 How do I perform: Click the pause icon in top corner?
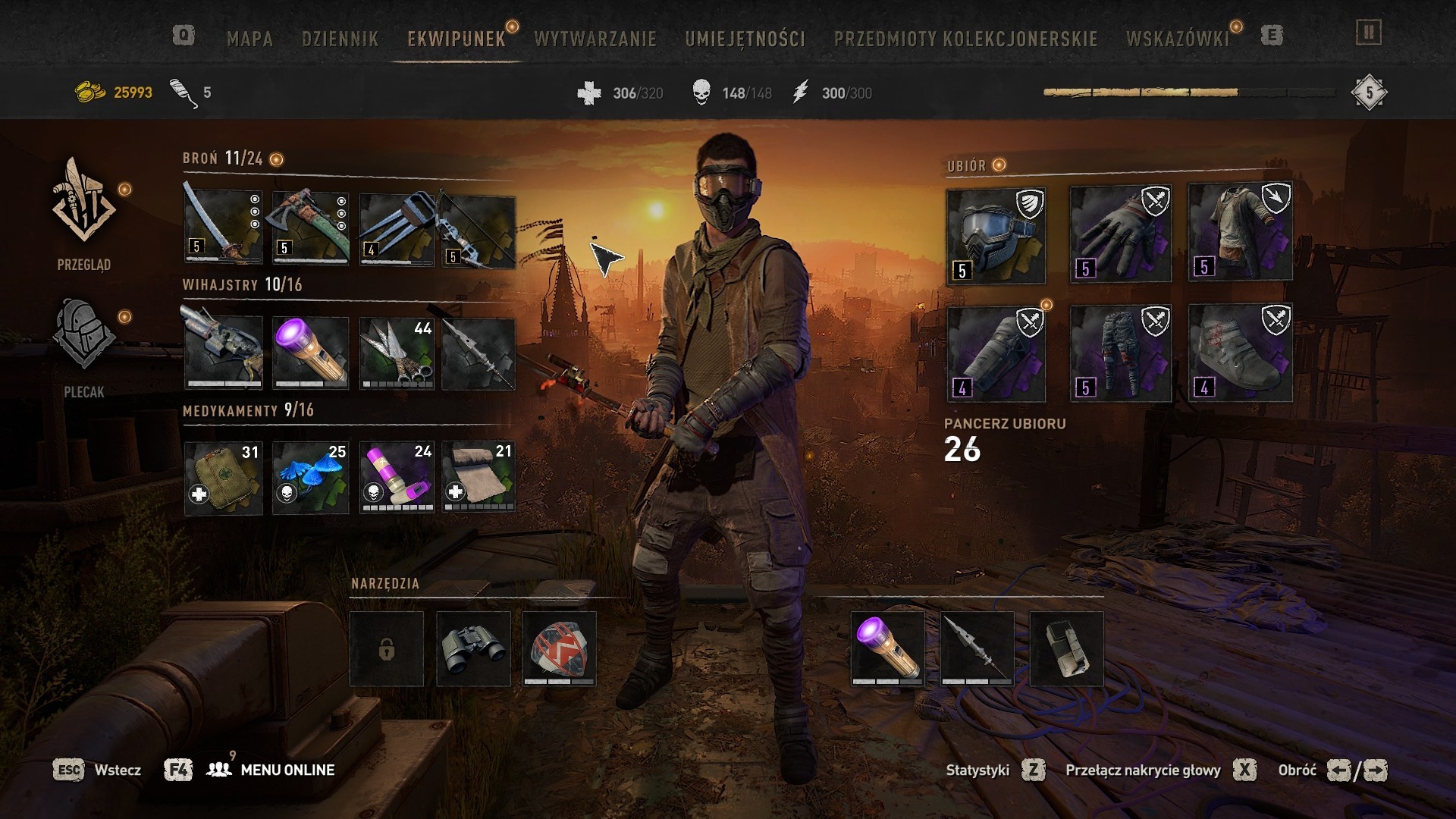pos(1369,33)
